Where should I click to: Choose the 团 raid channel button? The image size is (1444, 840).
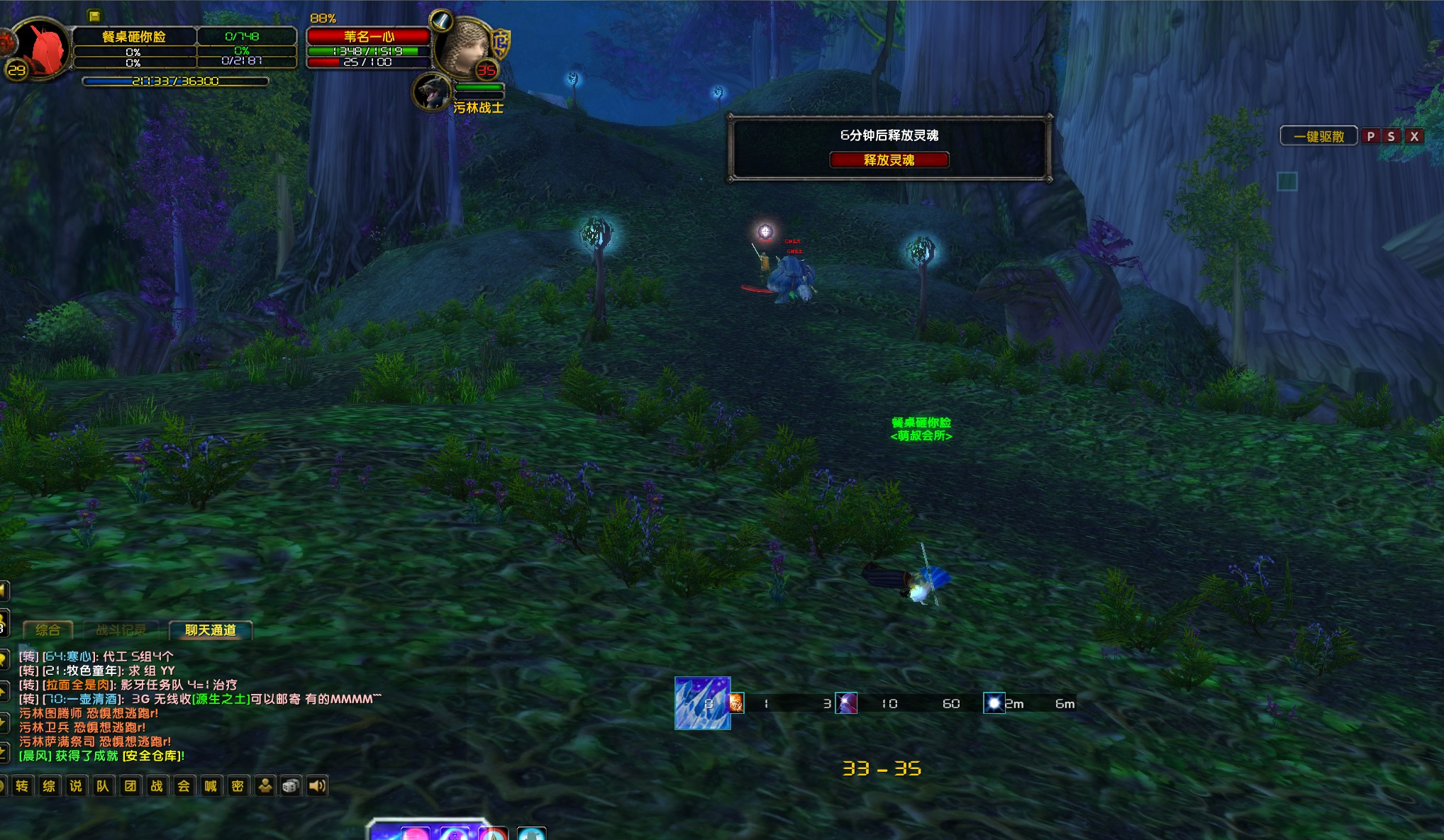click(130, 785)
